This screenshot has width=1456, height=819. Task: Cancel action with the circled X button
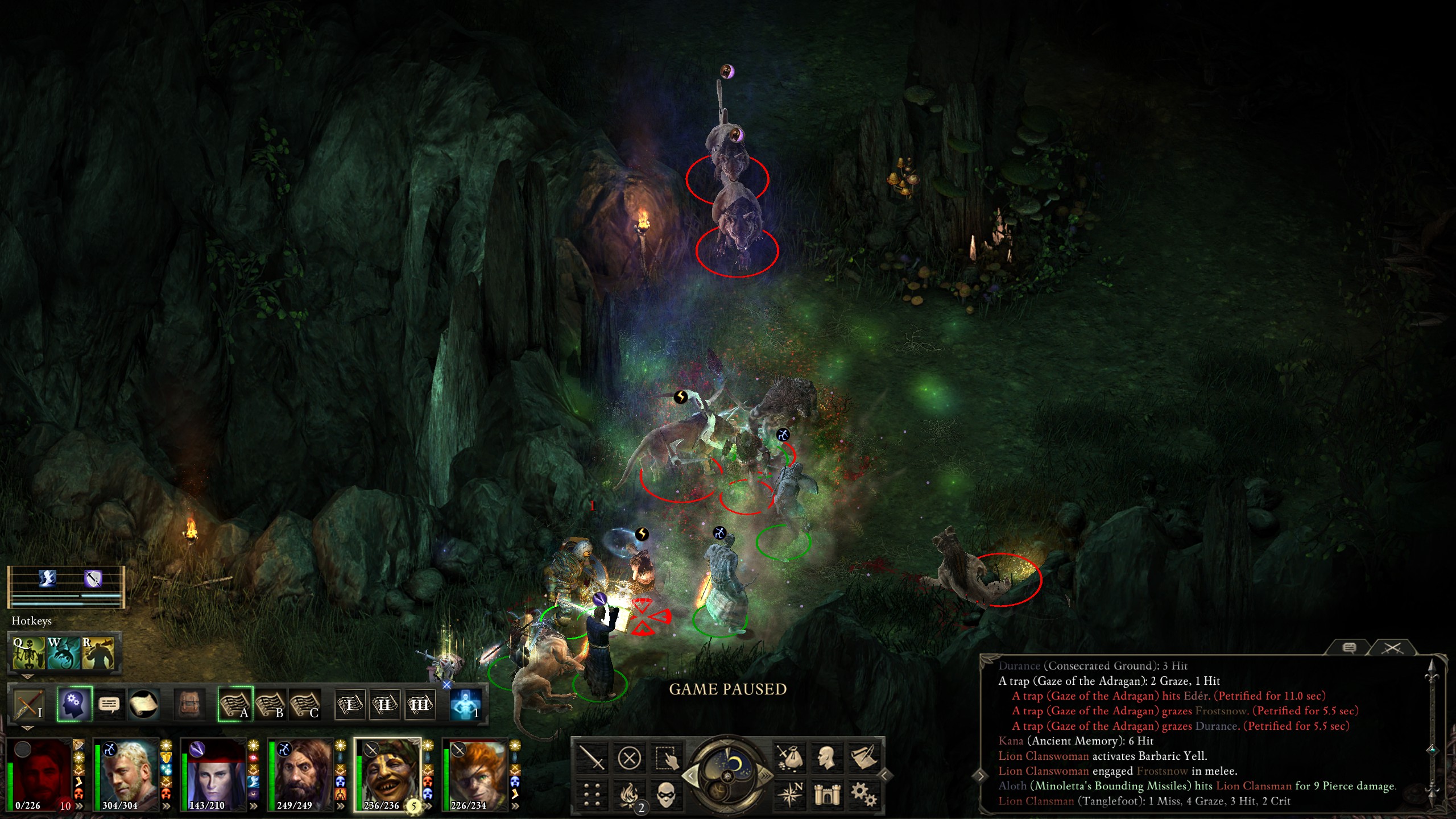click(x=629, y=758)
